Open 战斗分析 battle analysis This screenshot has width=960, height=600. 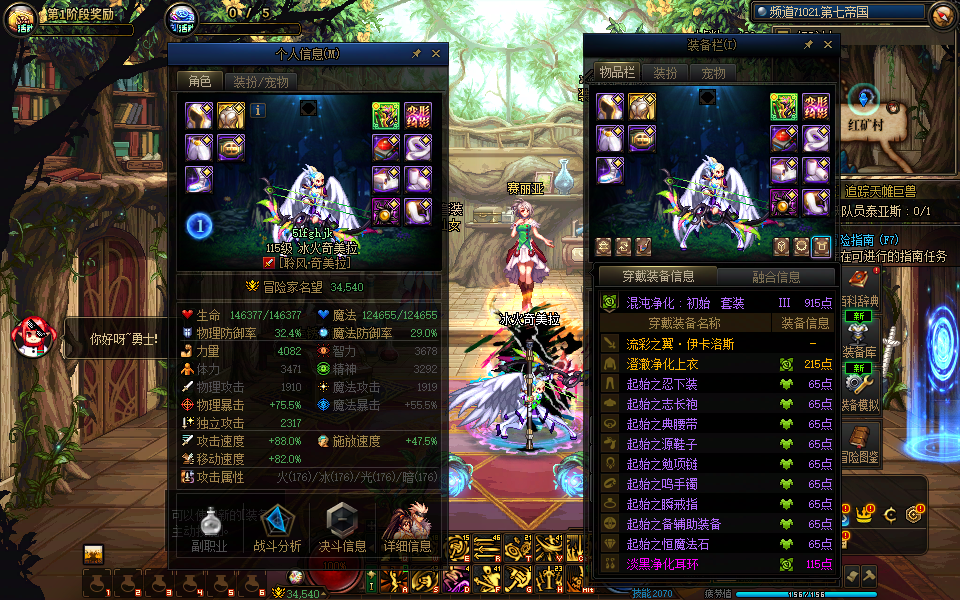[277, 528]
